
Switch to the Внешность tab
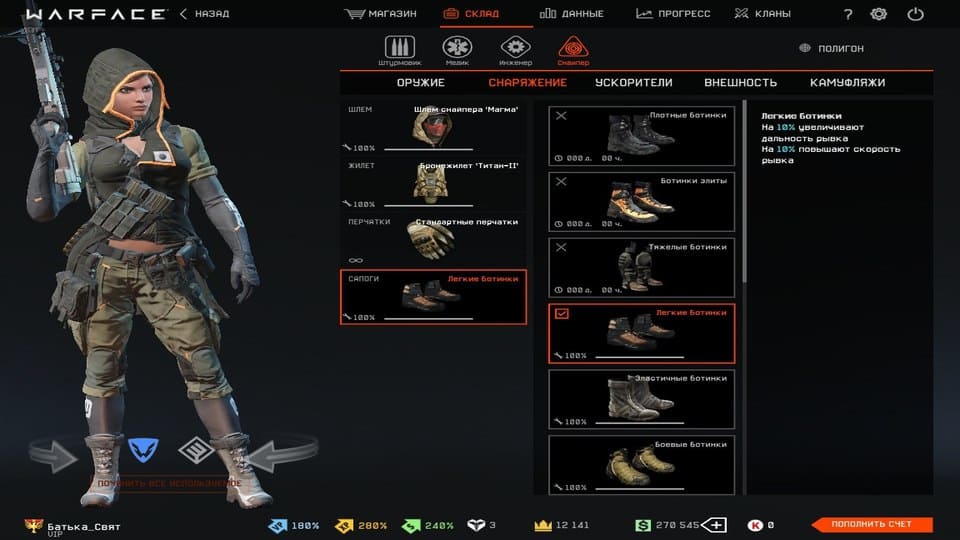click(740, 83)
